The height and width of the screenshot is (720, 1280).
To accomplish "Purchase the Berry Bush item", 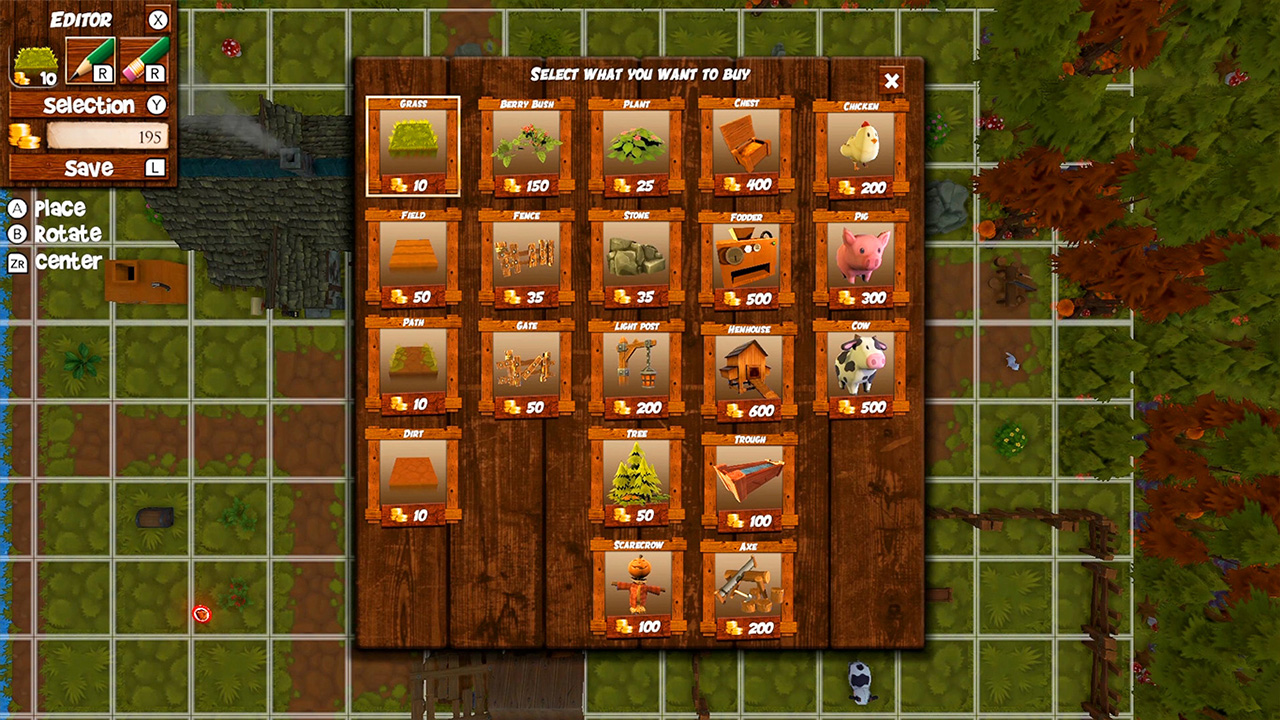I will point(527,146).
